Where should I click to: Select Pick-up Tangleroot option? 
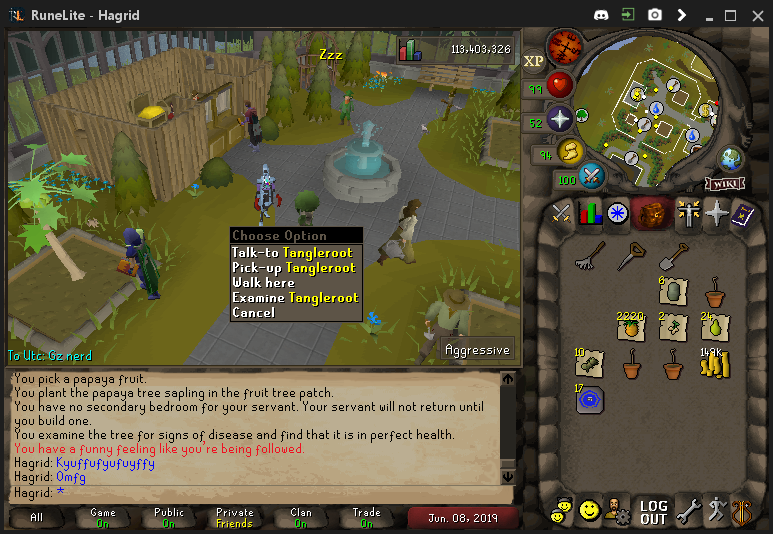click(293, 268)
